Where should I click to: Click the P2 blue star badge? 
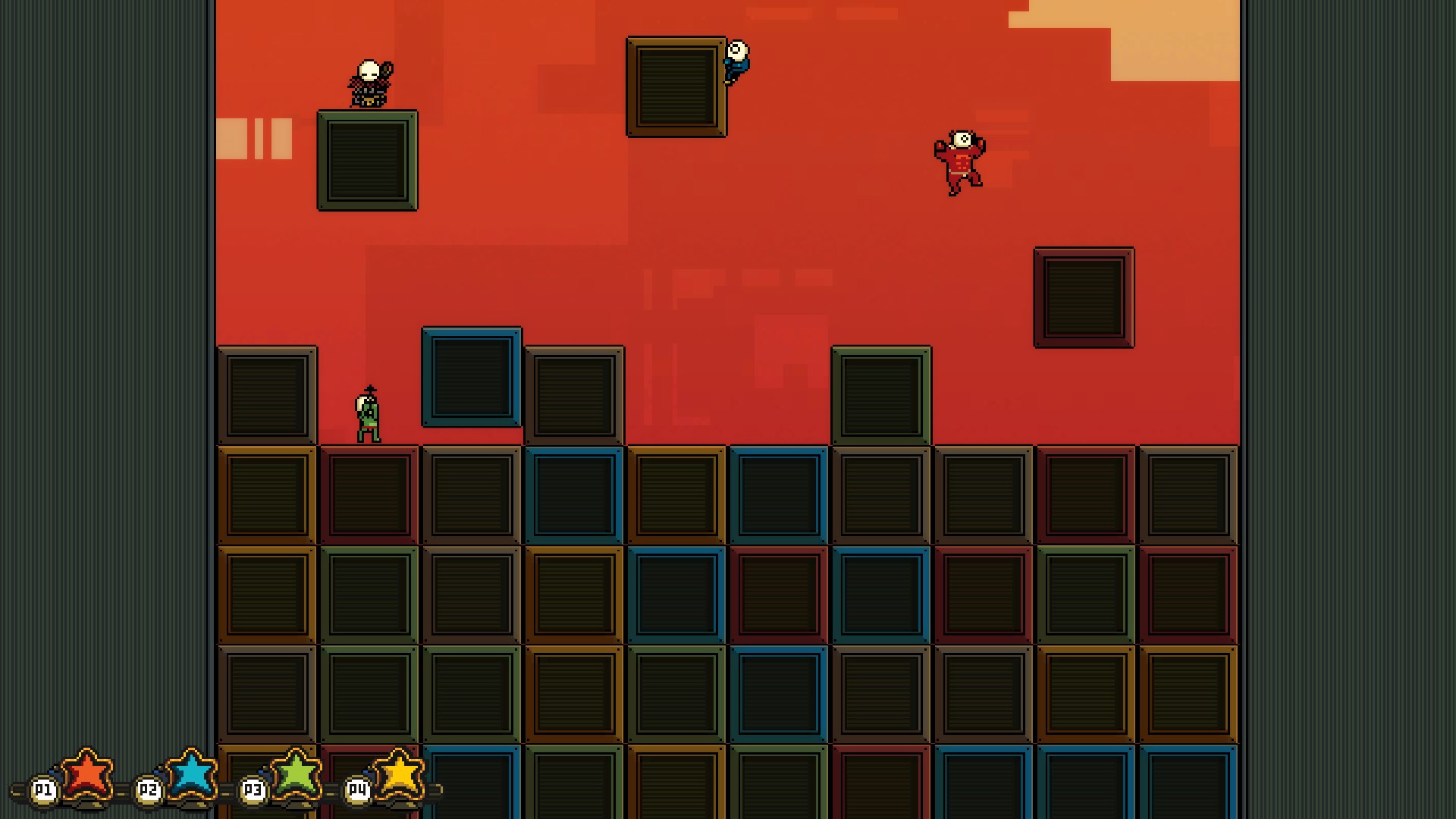(x=191, y=775)
